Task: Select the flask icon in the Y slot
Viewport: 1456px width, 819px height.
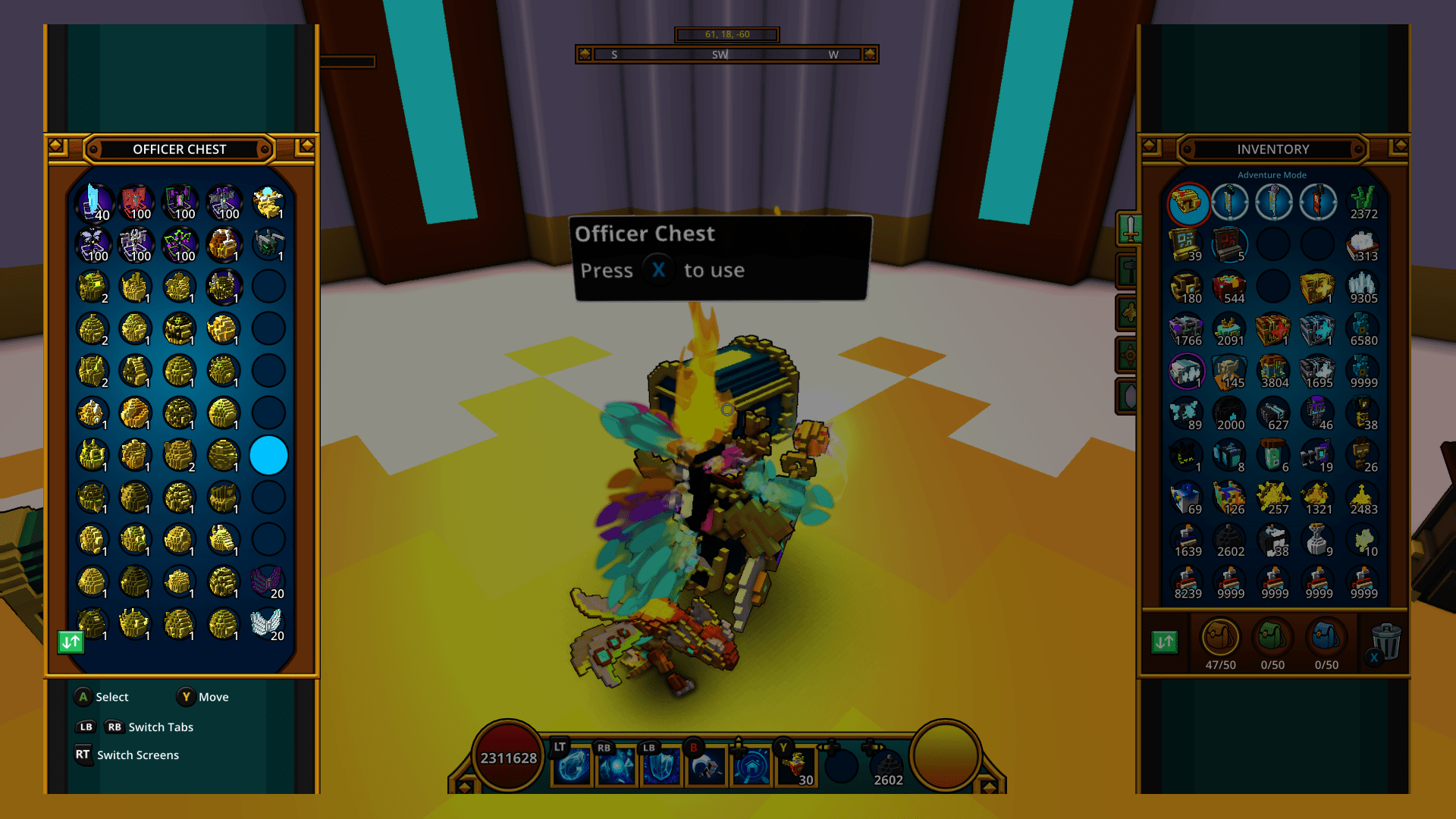Action: pyautogui.click(x=796, y=764)
